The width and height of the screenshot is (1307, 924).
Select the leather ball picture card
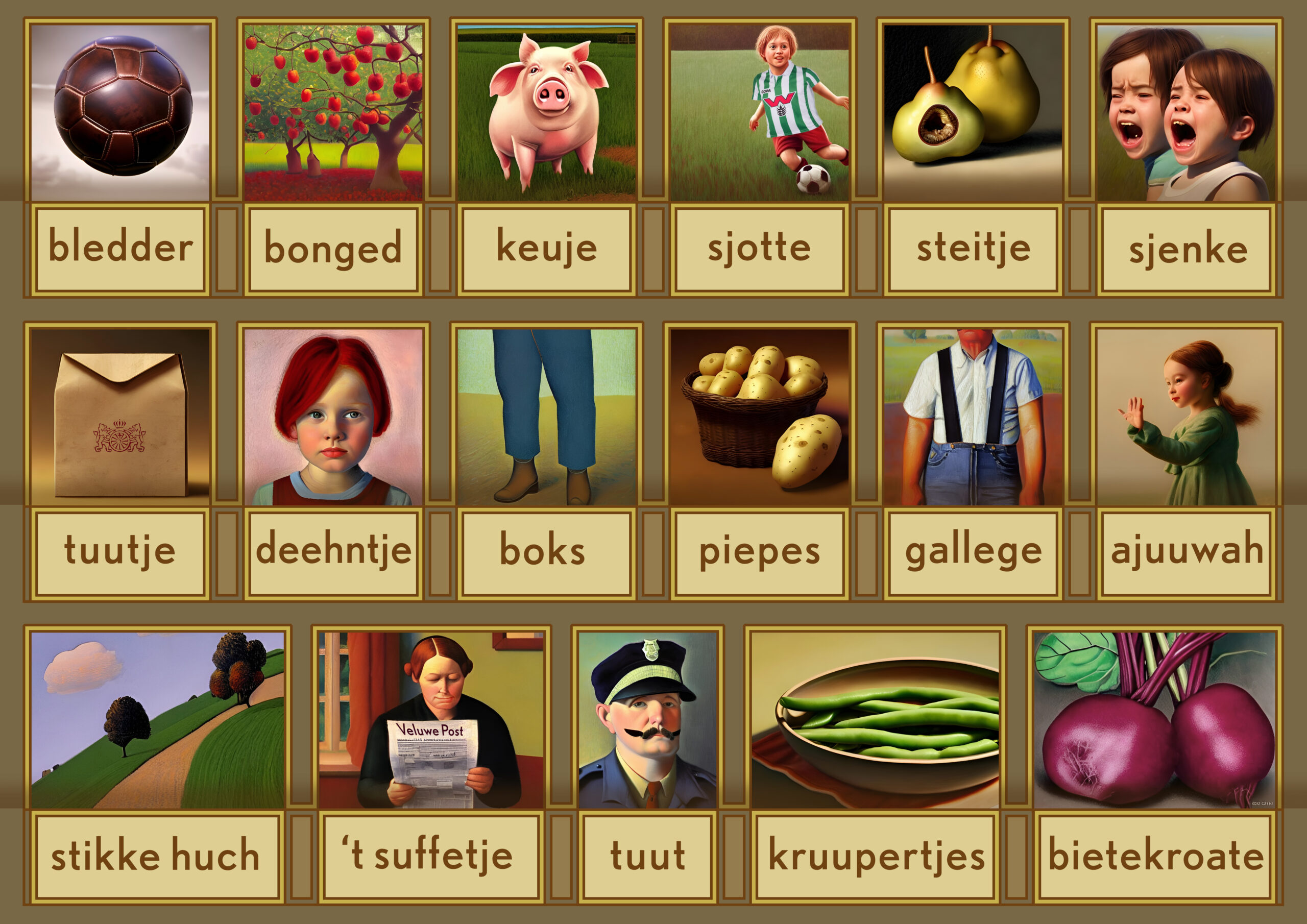[120, 112]
